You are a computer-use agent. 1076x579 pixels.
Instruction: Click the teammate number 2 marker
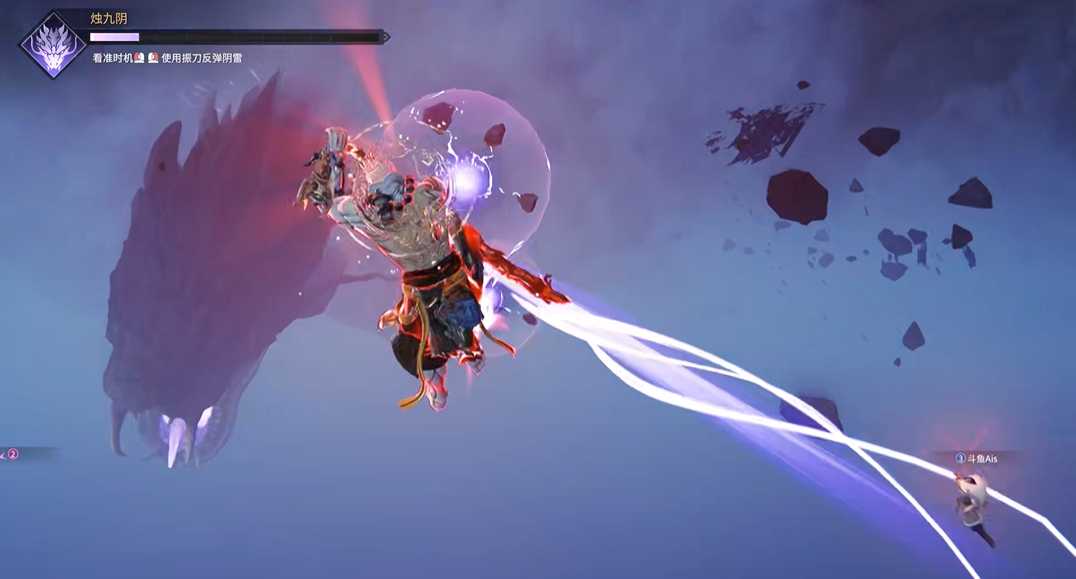pos(13,454)
